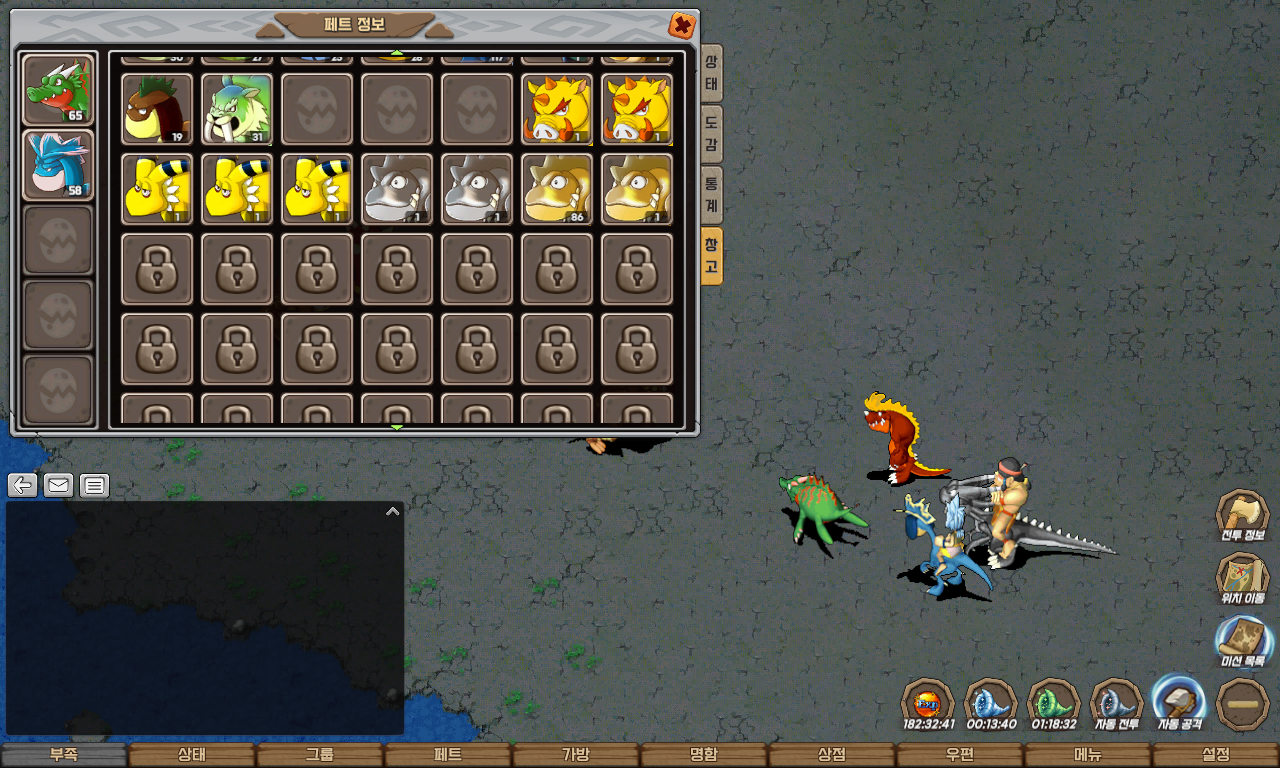Show the 미션 목록 scroll button
1280x768 pixels.
[x=1243, y=642]
